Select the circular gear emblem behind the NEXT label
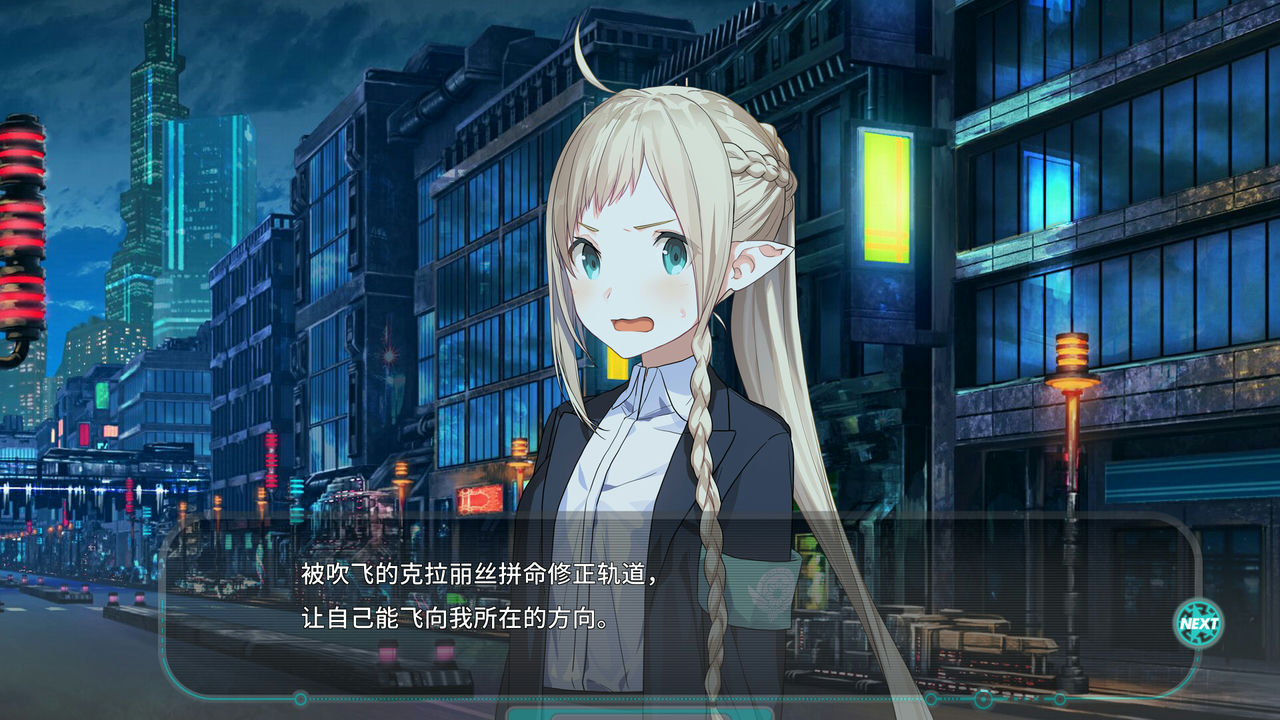Viewport: 1280px width, 720px height. tap(1198, 623)
